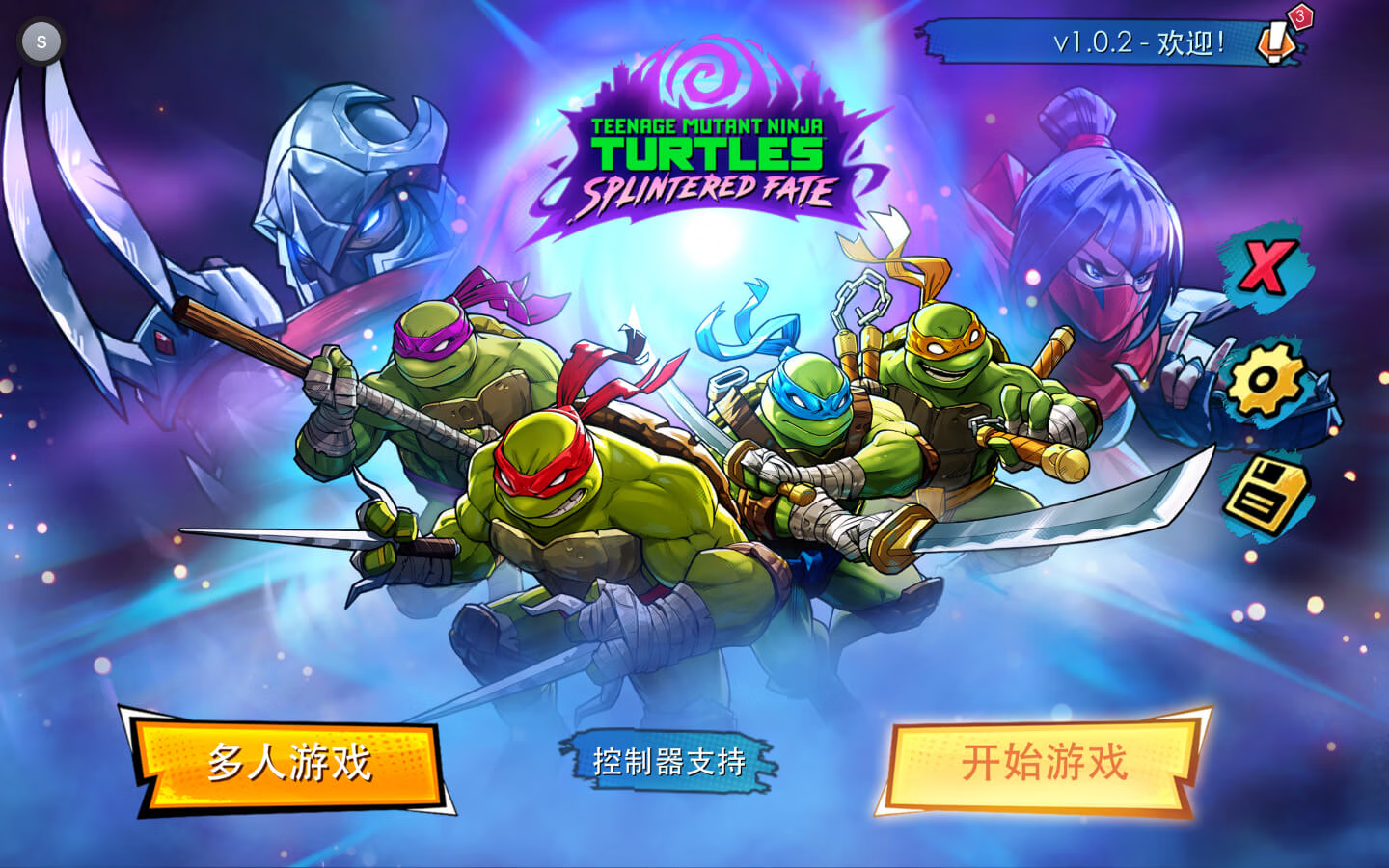The image size is (1389, 868).
Task: Click the red notification badge showing 3
Action: click(x=1300, y=16)
